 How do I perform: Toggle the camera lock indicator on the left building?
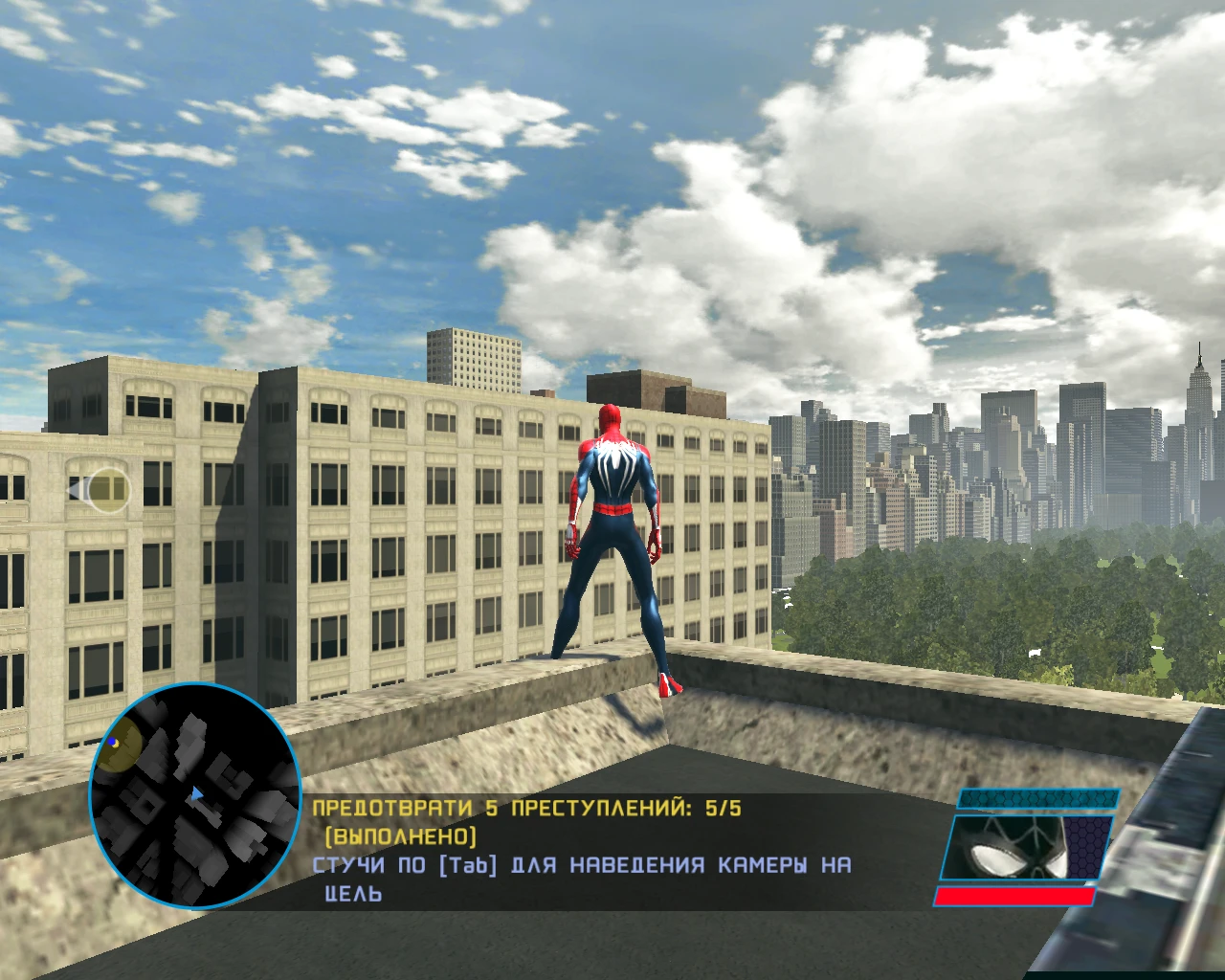(x=99, y=491)
